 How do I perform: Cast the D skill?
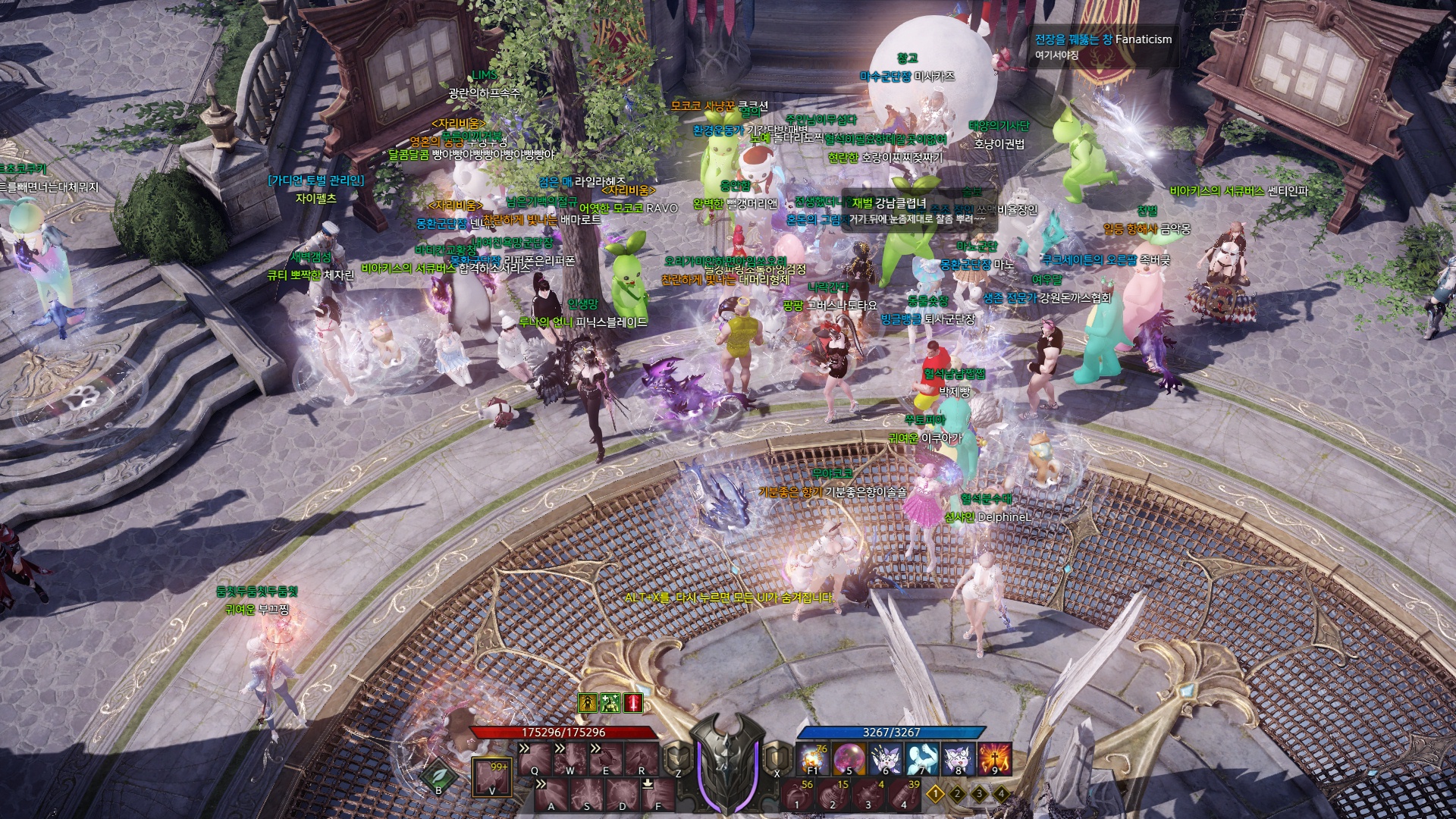[623, 793]
